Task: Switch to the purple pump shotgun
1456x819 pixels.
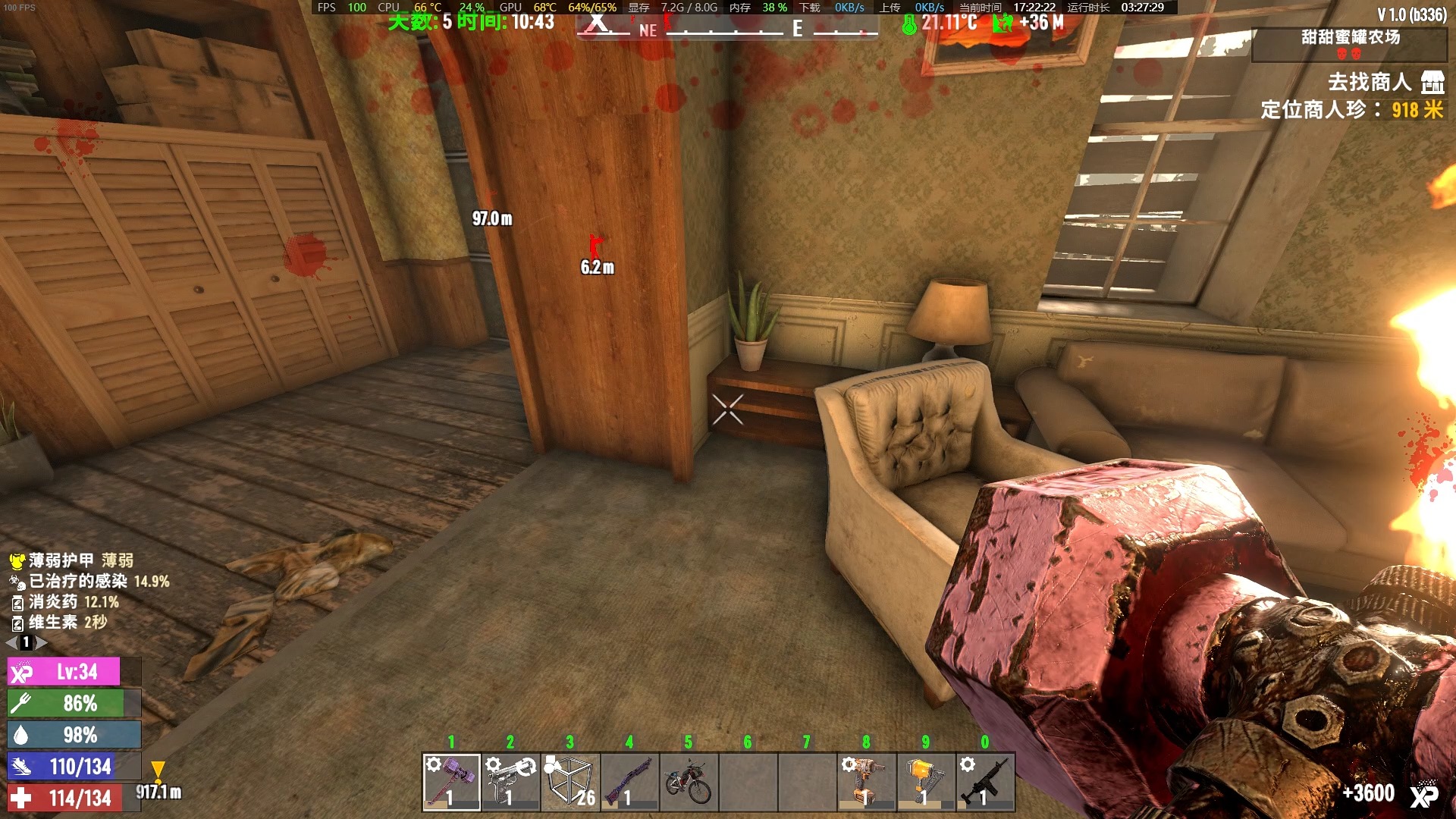Action: 629,782
